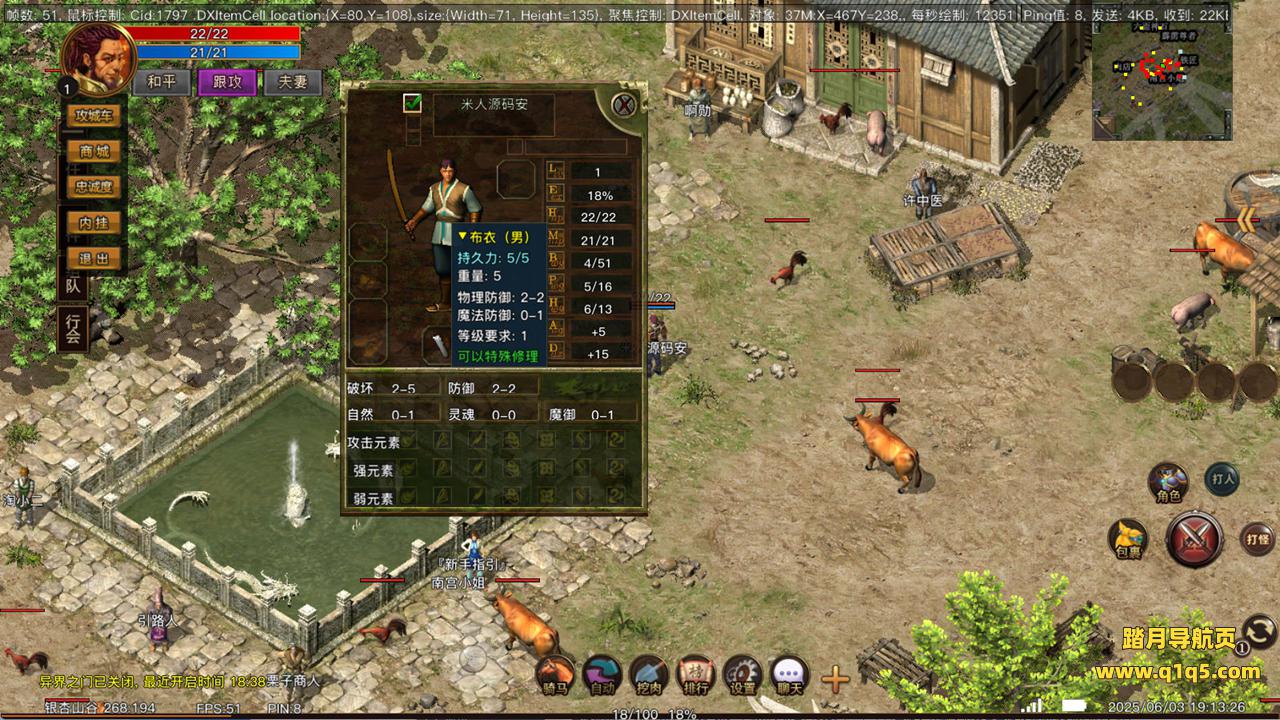Screen dimensions: 1280x720
Task: Toggle the green checkbox in character panel
Action: click(412, 103)
